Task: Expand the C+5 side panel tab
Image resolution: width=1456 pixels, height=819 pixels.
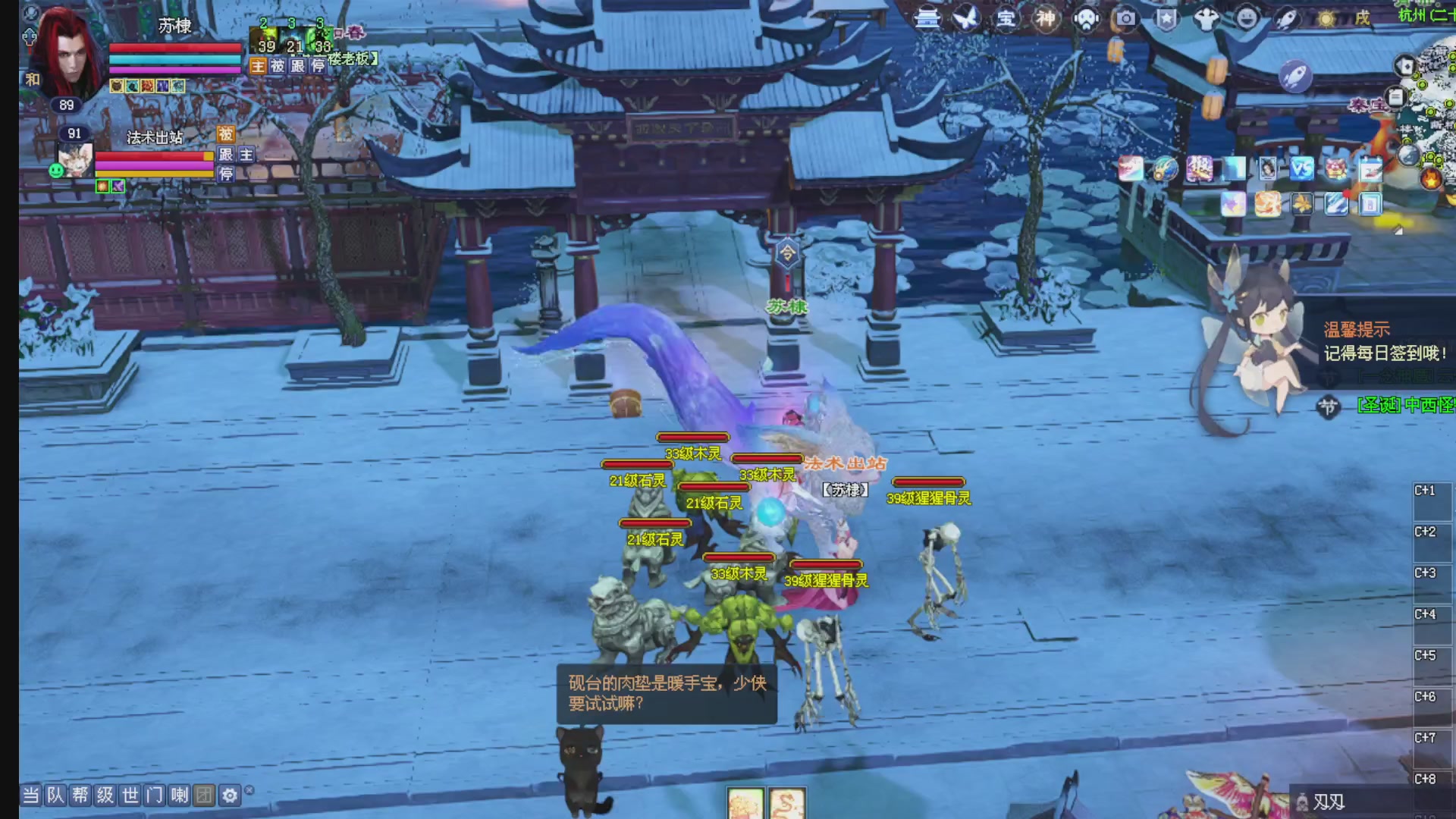Action: click(1432, 654)
